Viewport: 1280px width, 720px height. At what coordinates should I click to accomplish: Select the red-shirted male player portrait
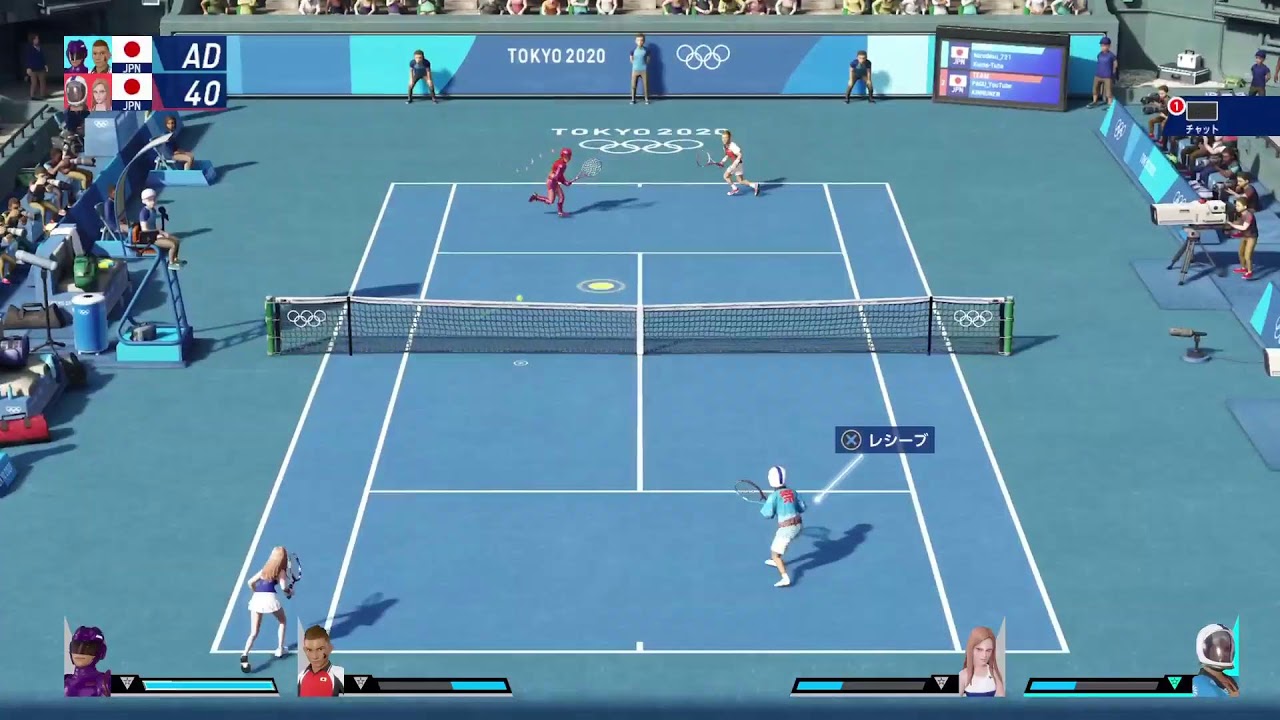[320, 662]
